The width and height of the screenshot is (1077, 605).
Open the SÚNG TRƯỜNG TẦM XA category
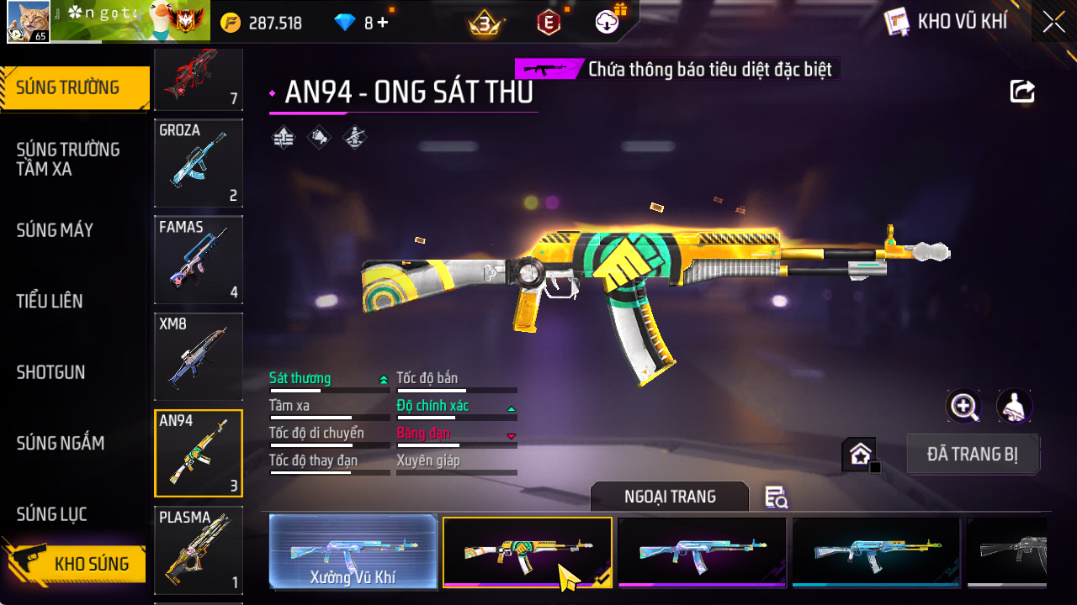pyautogui.click(x=68, y=159)
